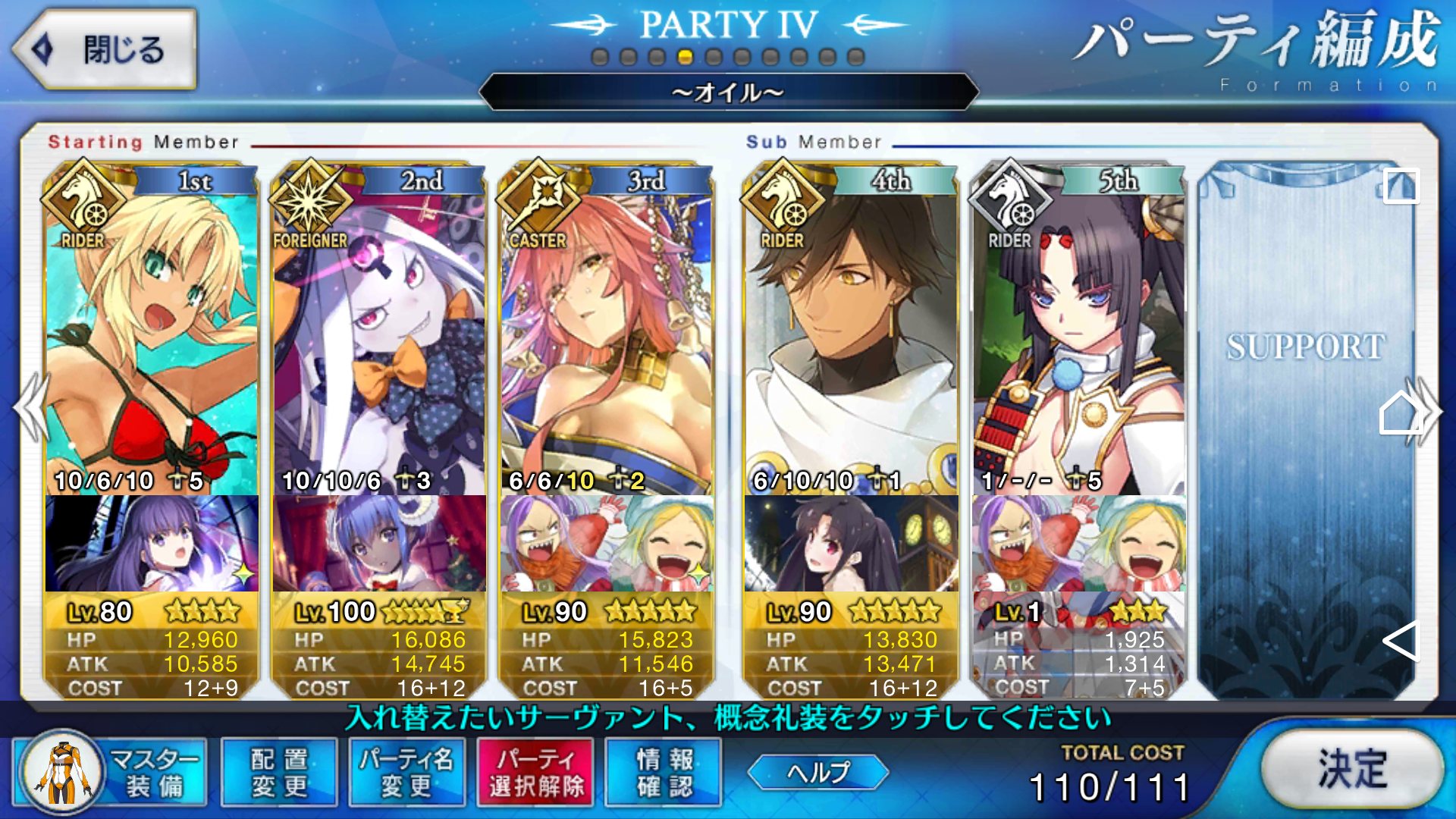This screenshot has width=1456, height=819.
Task: Select the 1st slot Rider servant card
Action: click(152, 334)
